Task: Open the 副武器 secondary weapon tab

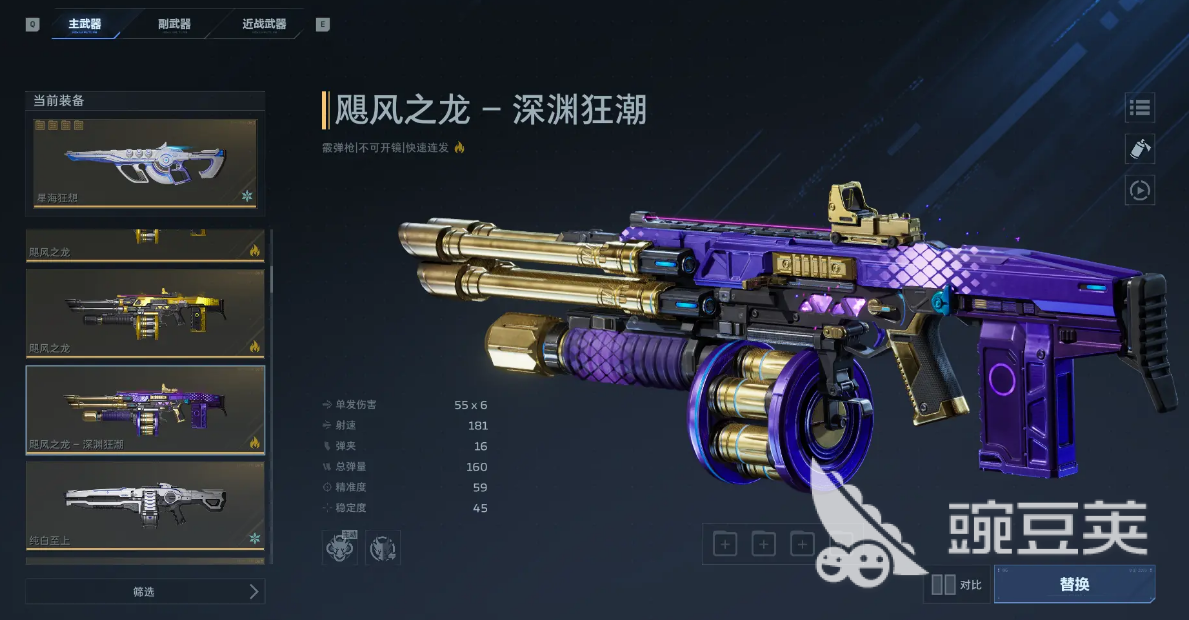Action: [175, 24]
